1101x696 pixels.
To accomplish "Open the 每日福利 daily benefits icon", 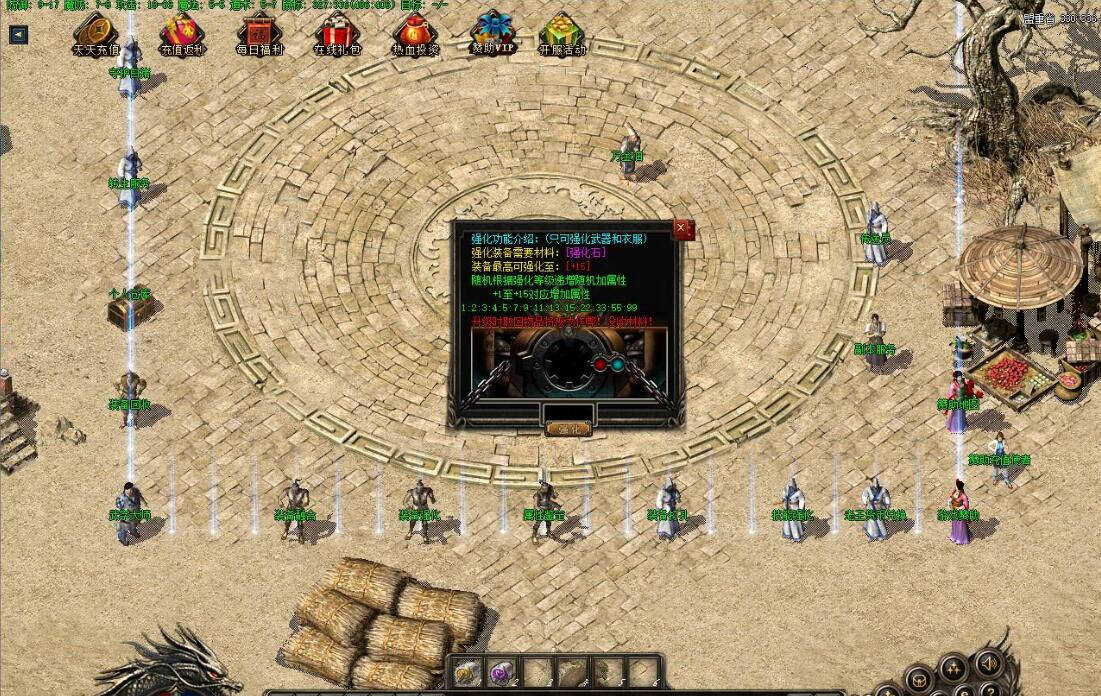I will pyautogui.click(x=258, y=35).
